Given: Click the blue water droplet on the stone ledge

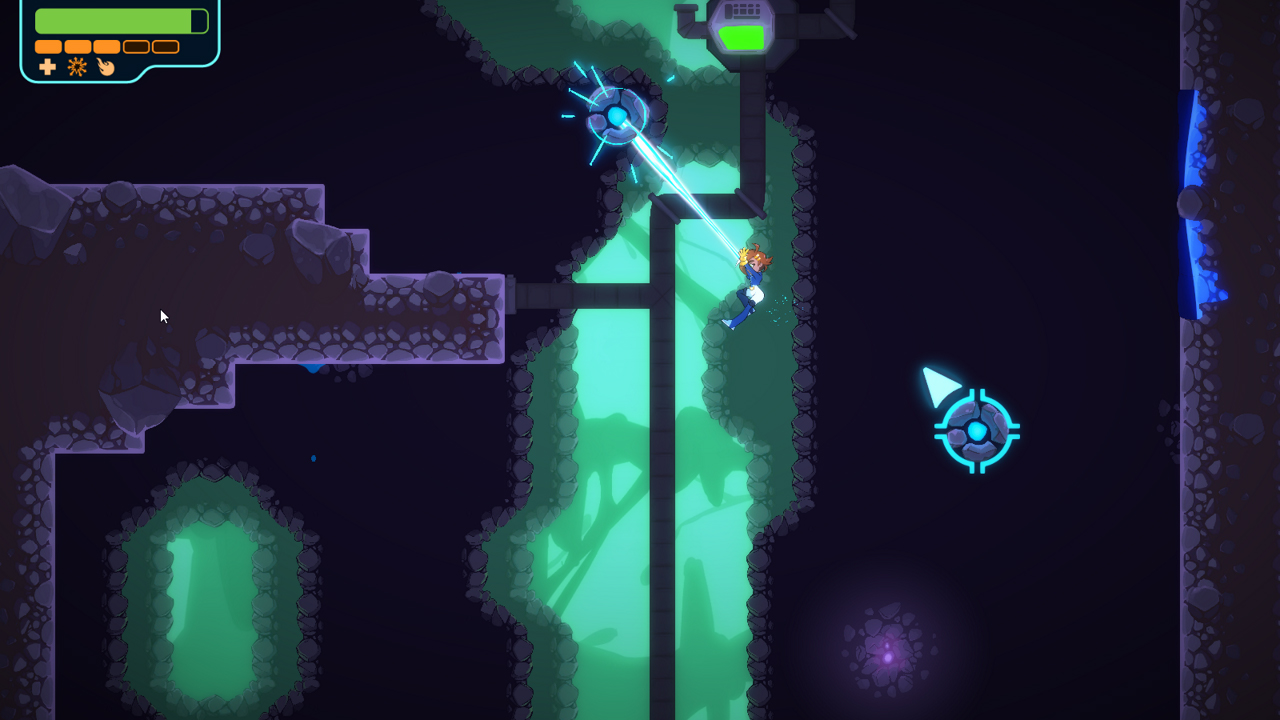Looking at the screenshot, I should [x=312, y=368].
